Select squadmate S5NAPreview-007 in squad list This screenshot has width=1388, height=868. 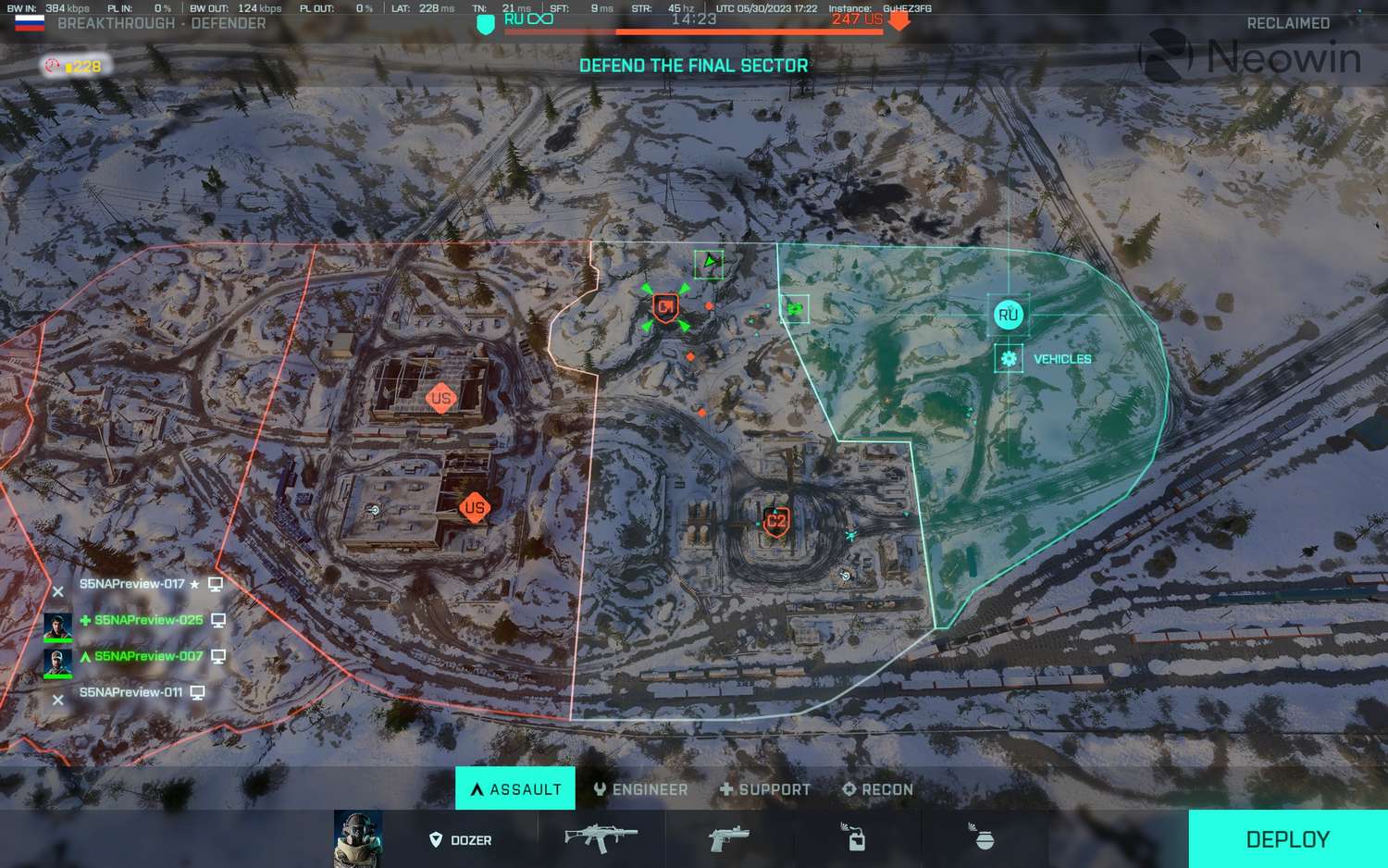coord(148,656)
